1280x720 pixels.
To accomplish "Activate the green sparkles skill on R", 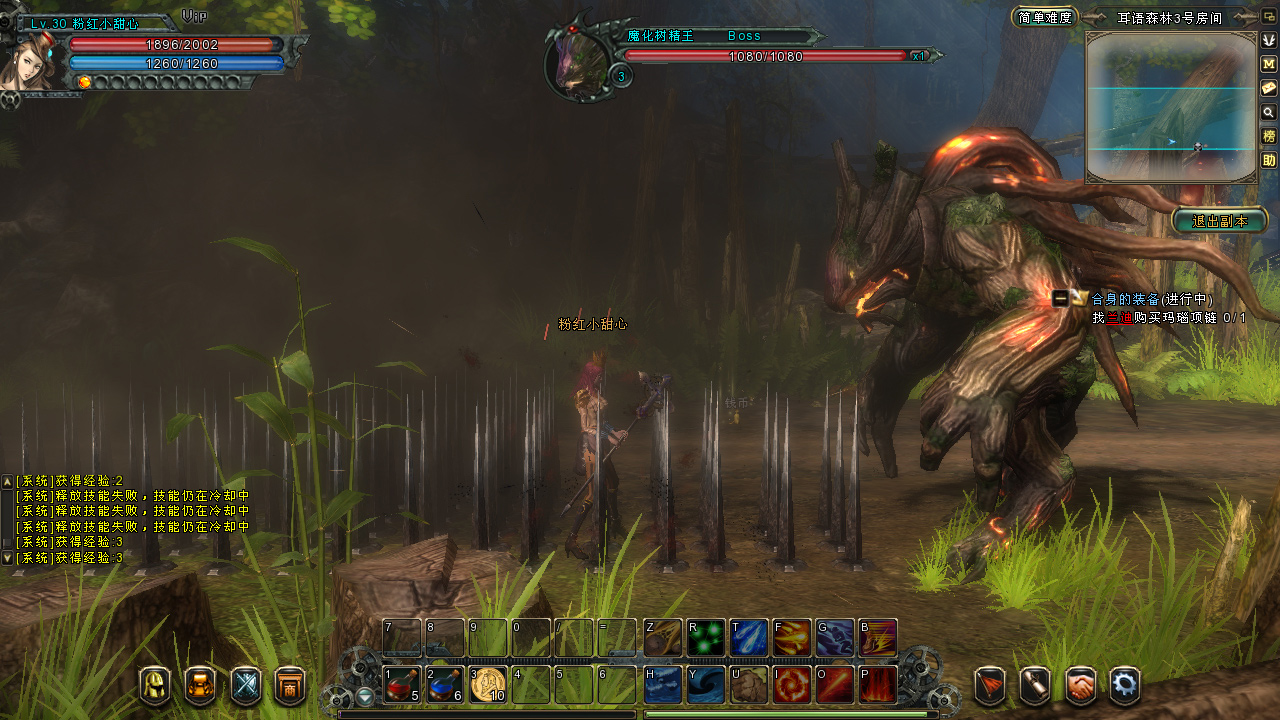I will 706,638.
